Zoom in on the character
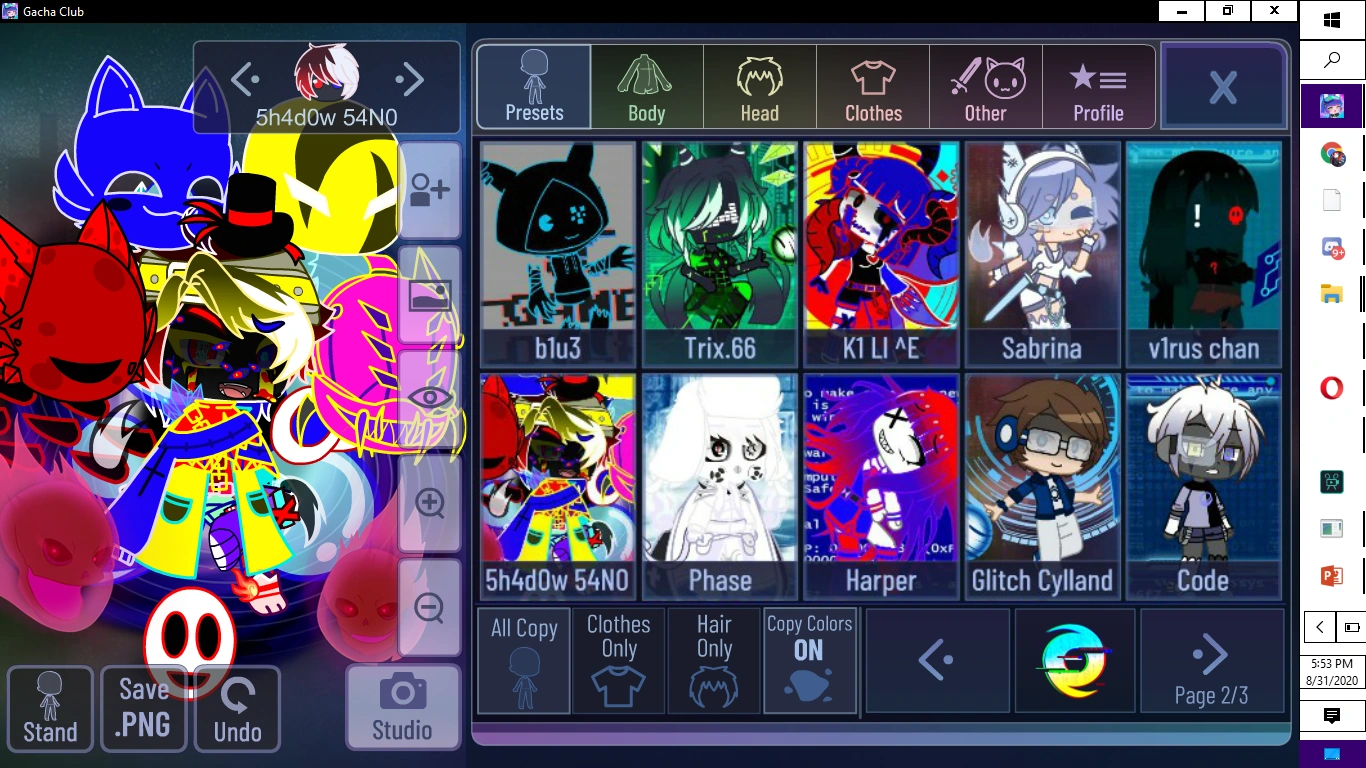This screenshot has height=768, width=1366. [x=429, y=505]
